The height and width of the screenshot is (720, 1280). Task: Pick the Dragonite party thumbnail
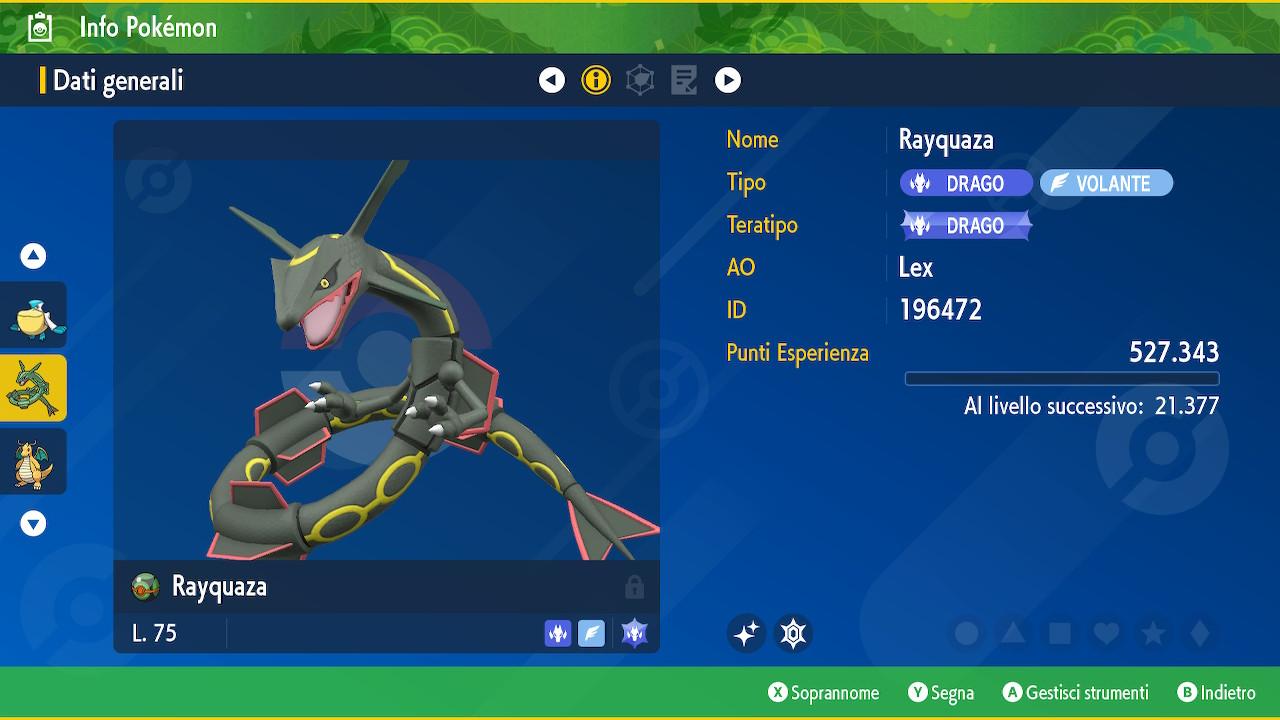34,461
